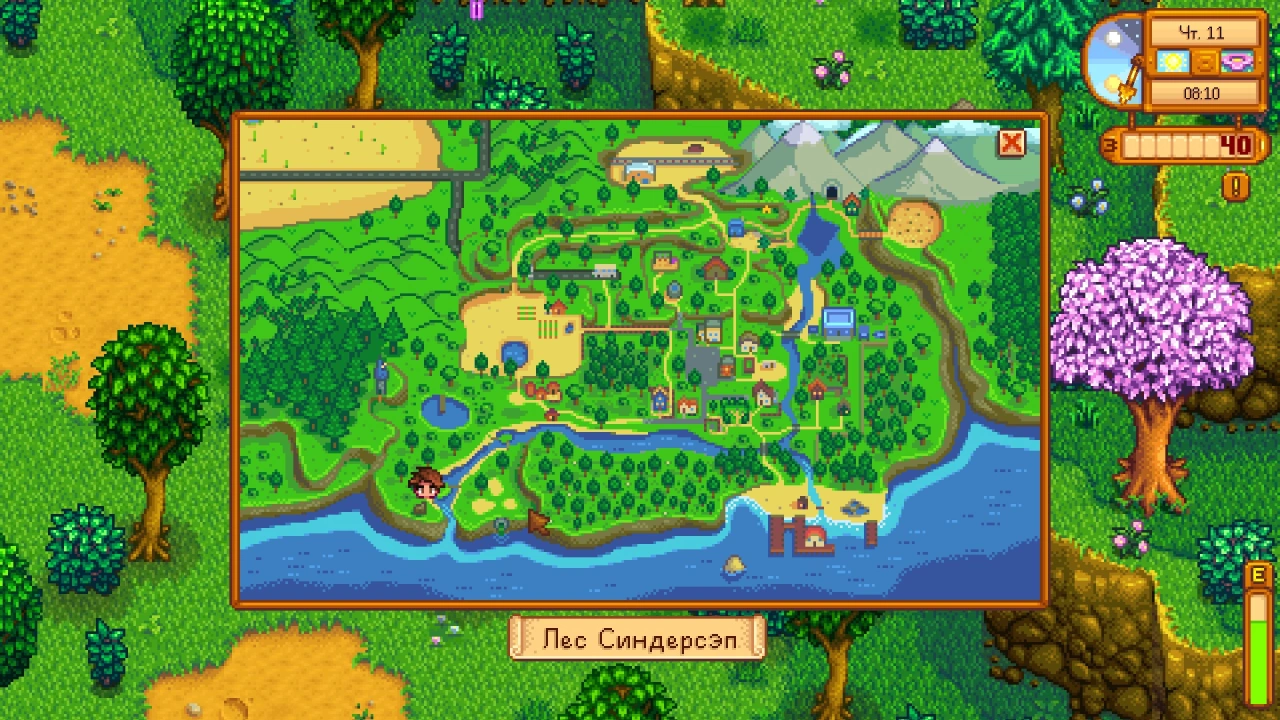Viewport: 1280px width, 720px height.
Task: Close the map with the red X
Action: [1011, 143]
